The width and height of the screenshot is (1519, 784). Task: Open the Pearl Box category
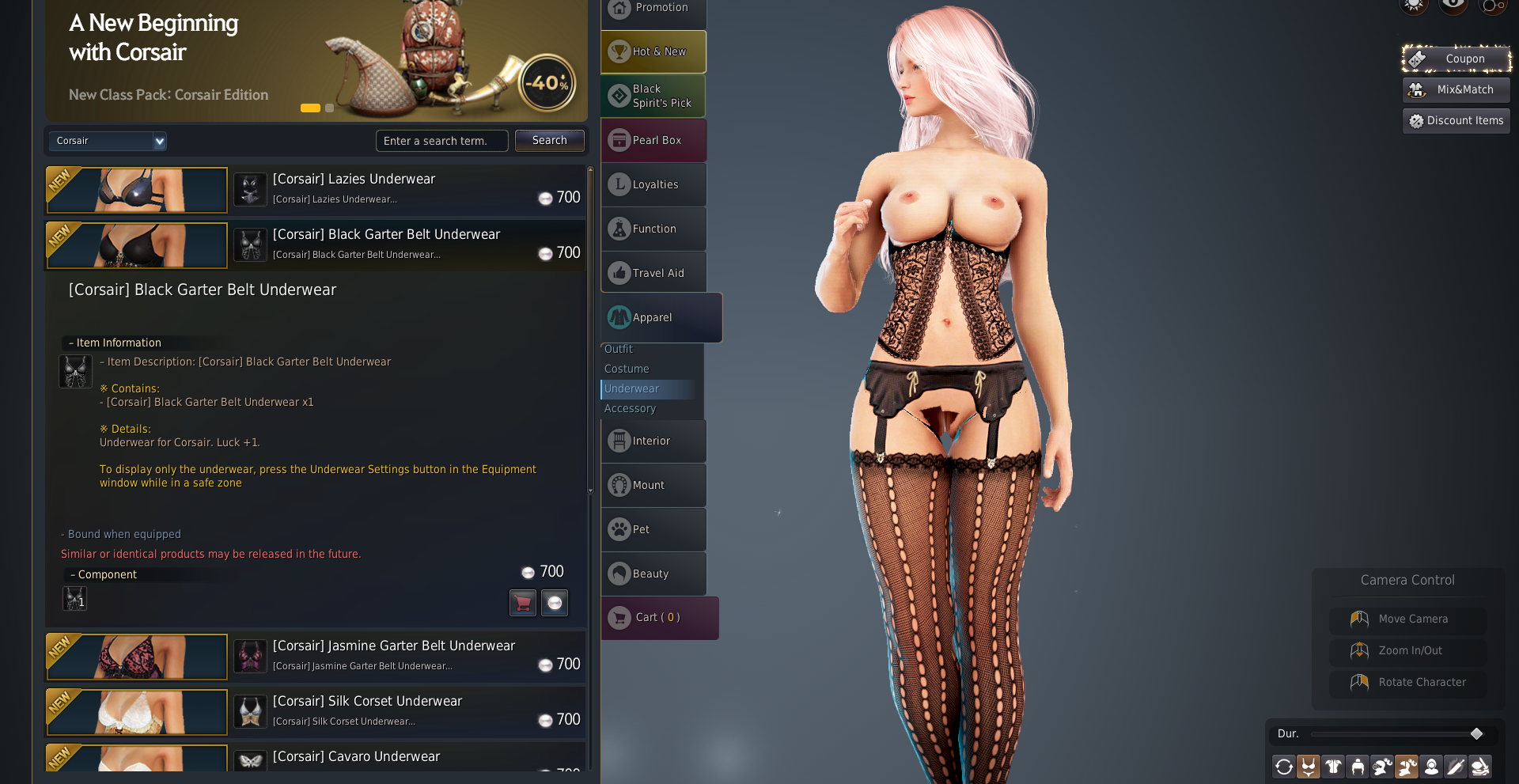click(653, 140)
